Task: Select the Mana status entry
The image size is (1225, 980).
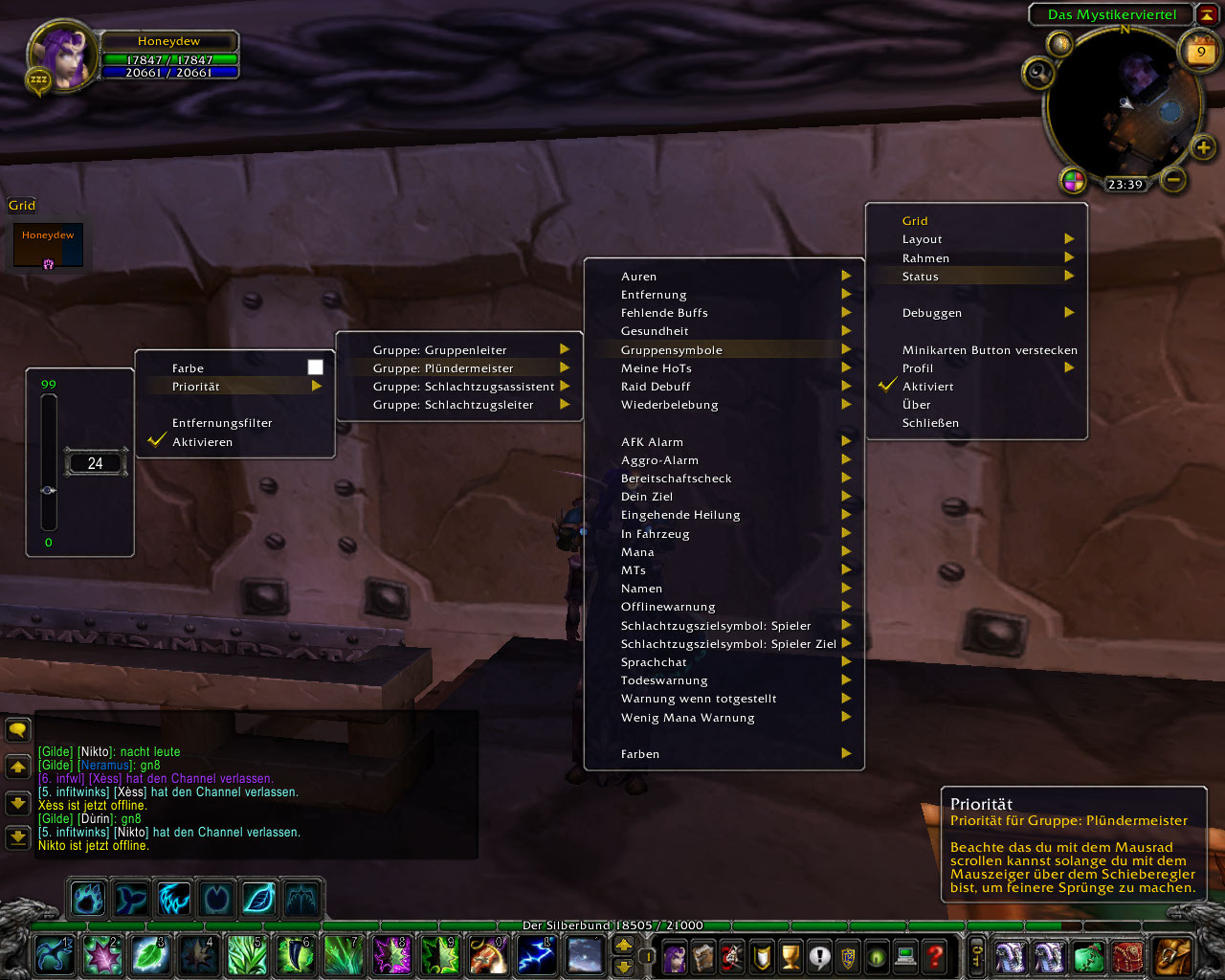Action: click(x=637, y=552)
